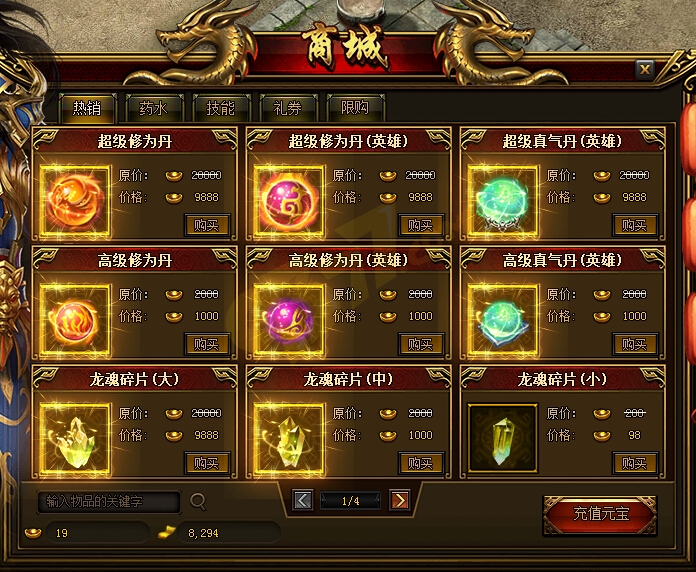This screenshot has width=696, height=572.
Task: Buy the 高级修为丹 item
Action: (207, 344)
